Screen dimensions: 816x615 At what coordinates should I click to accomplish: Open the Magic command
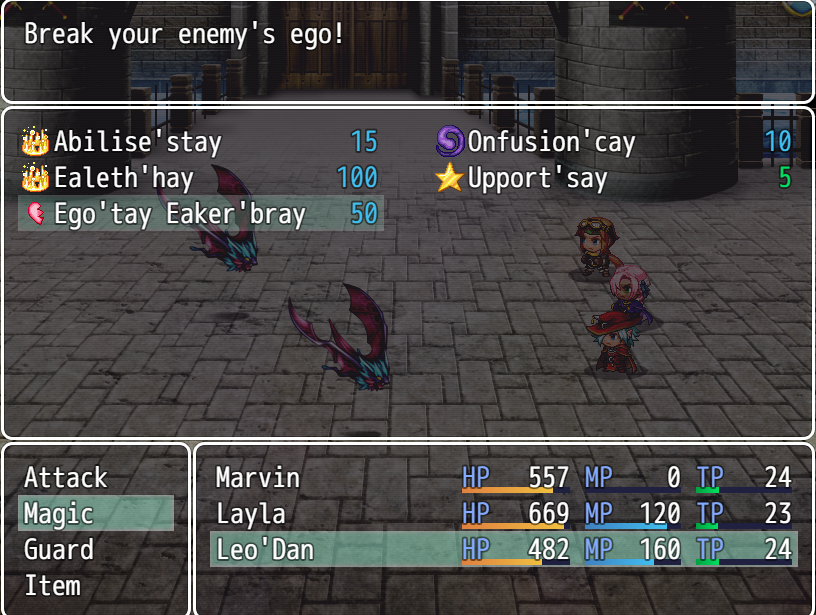[x=96, y=514]
